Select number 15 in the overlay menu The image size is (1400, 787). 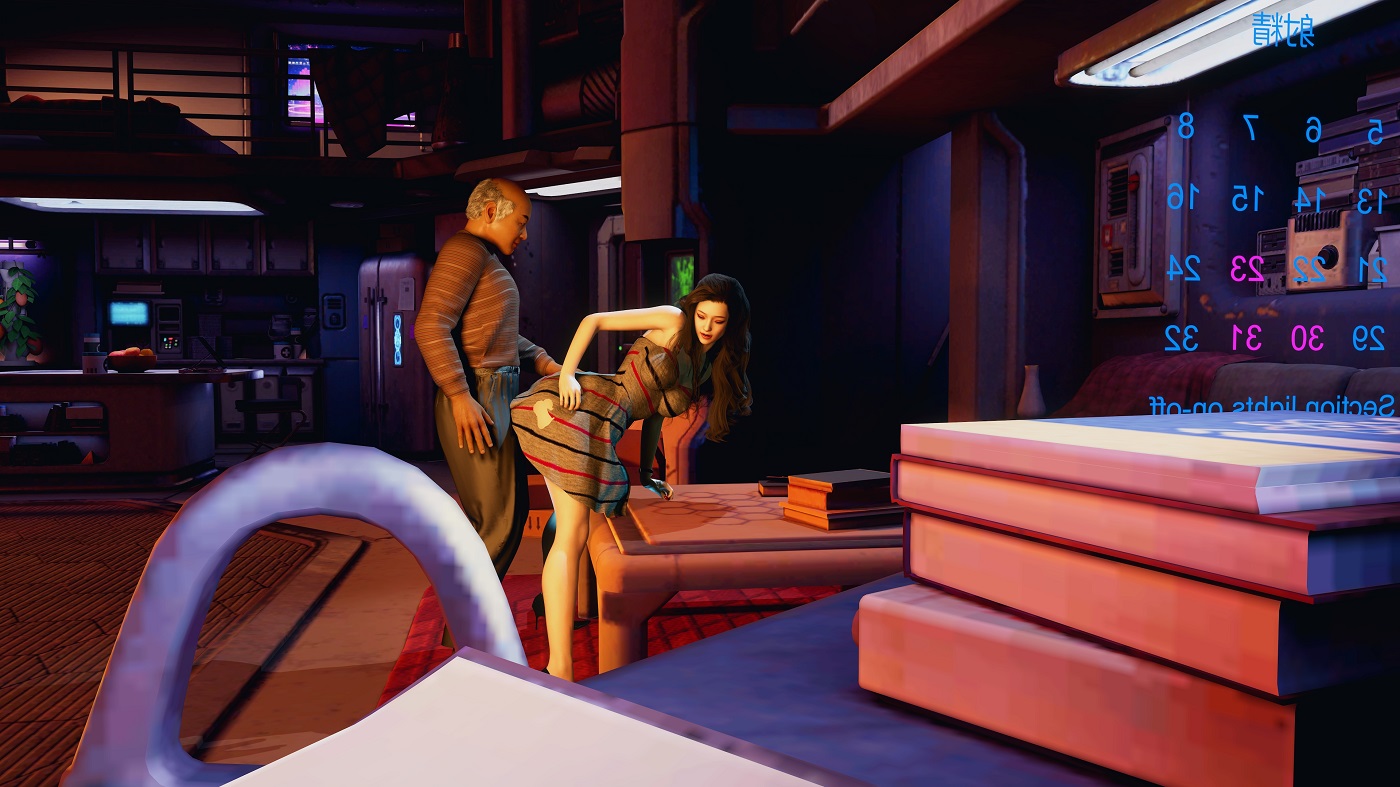click(x=1246, y=198)
